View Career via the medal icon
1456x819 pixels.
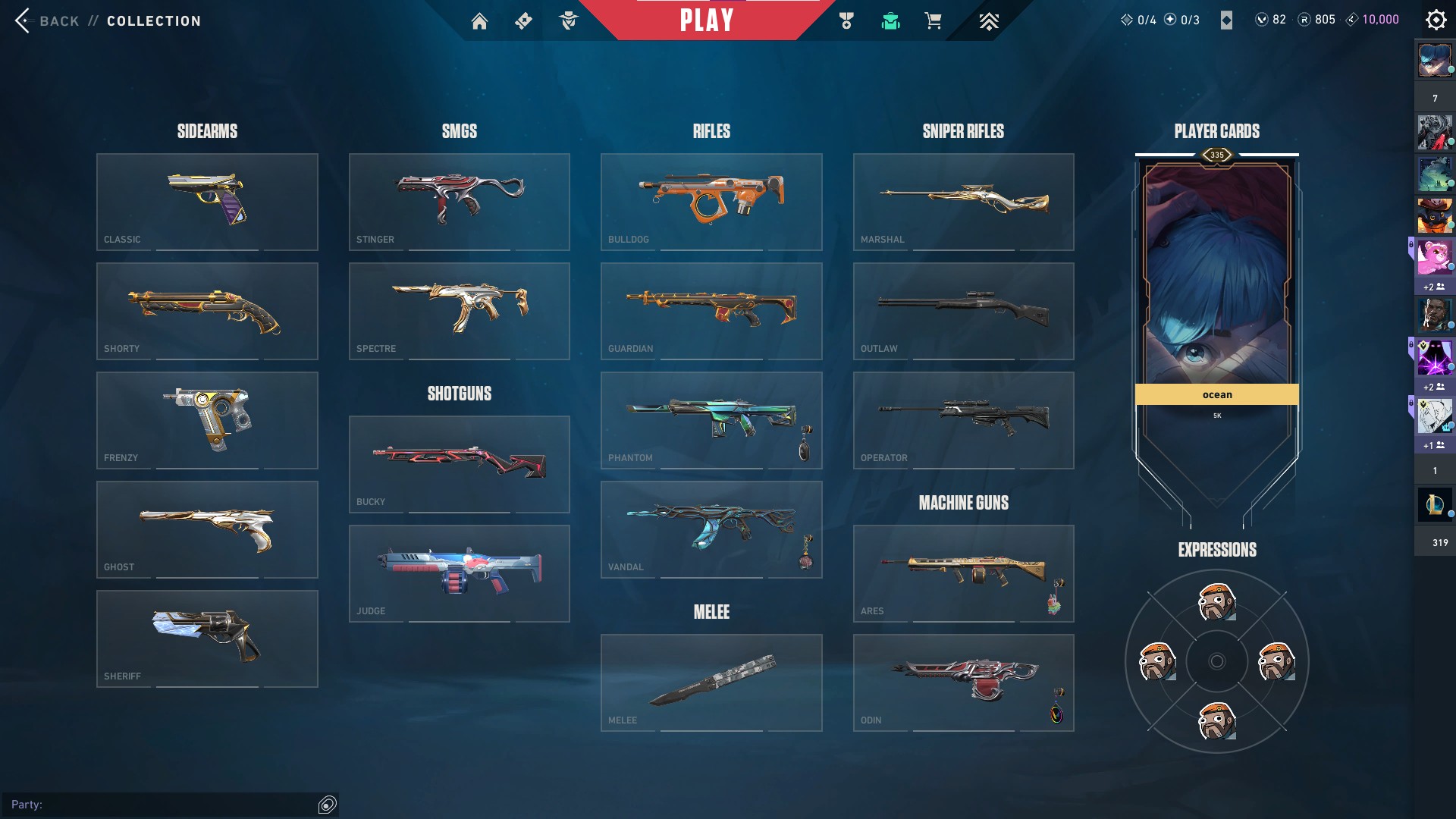[x=846, y=20]
